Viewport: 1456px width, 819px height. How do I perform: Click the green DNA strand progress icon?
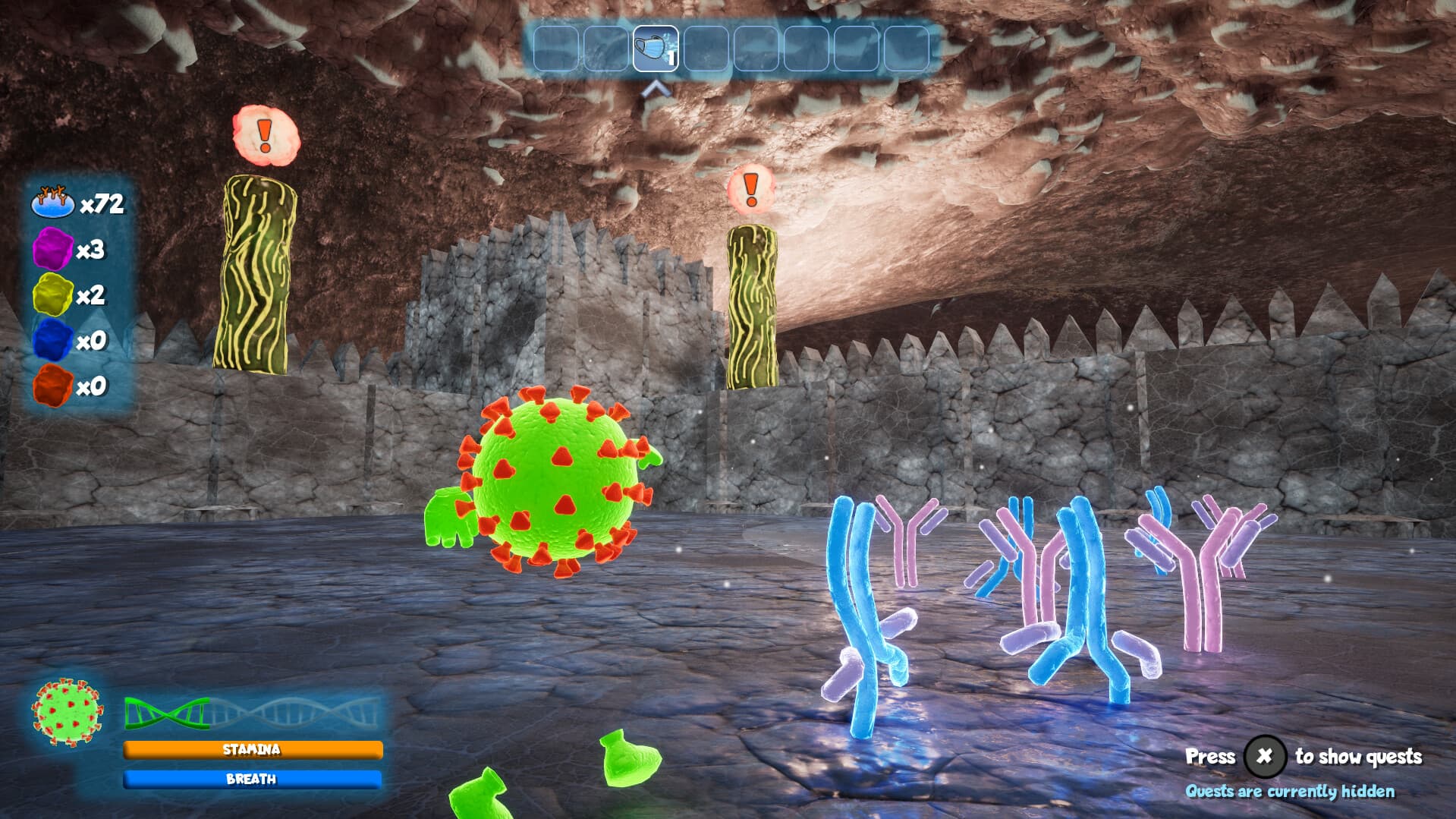[x=165, y=714]
